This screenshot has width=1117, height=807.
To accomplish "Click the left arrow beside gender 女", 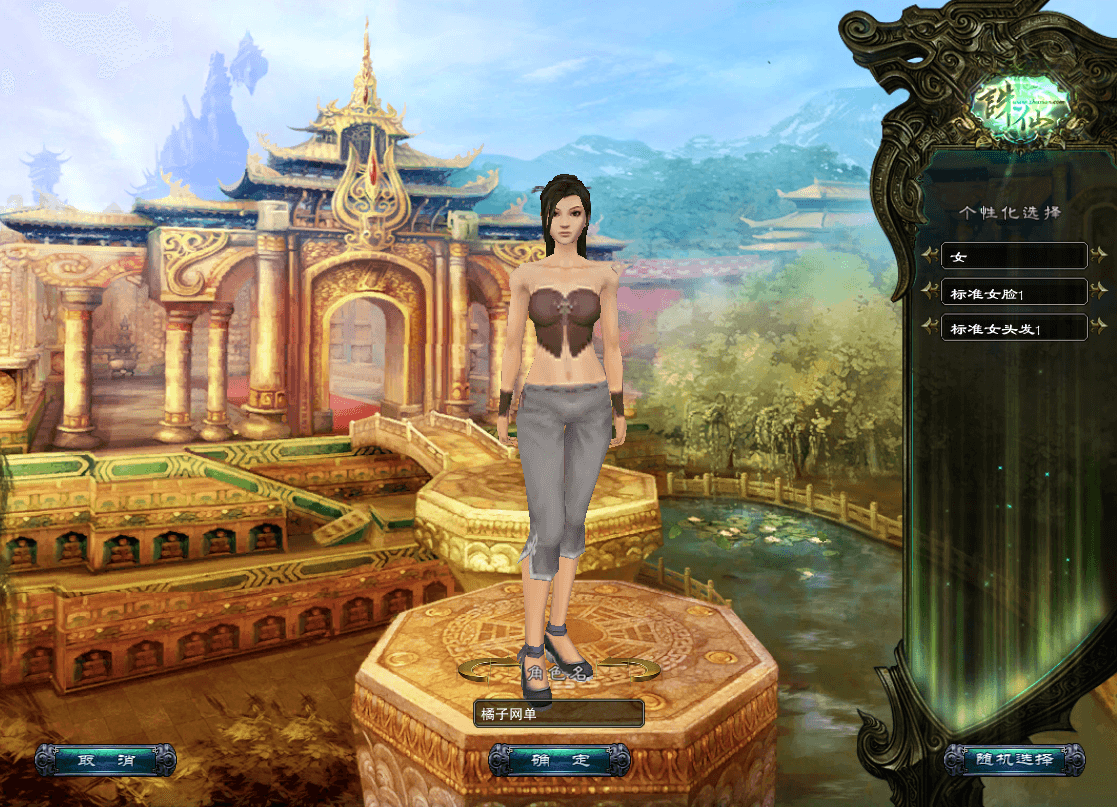I will click(x=930, y=255).
